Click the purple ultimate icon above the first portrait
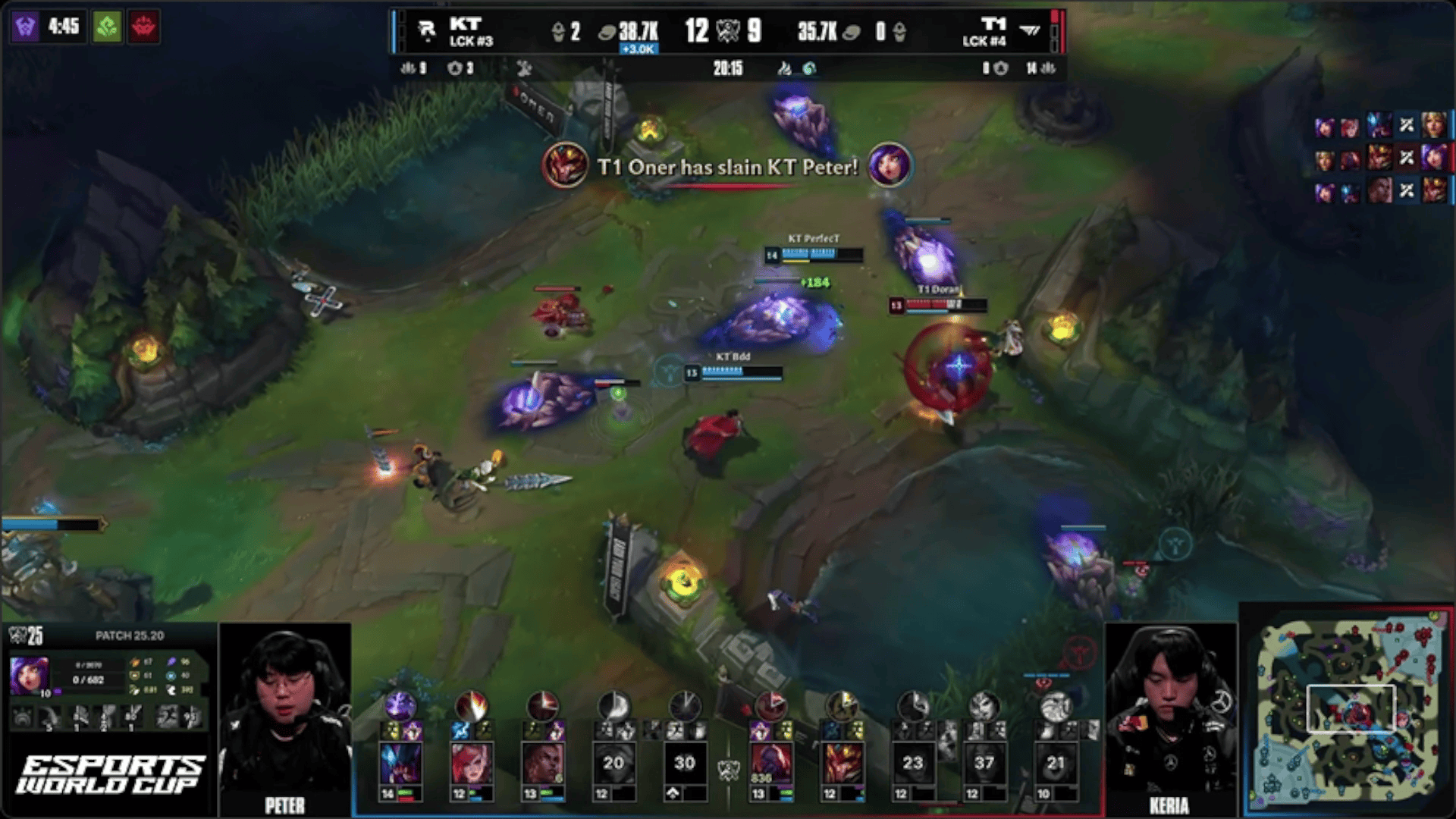This screenshot has width=1456, height=819. (x=400, y=705)
